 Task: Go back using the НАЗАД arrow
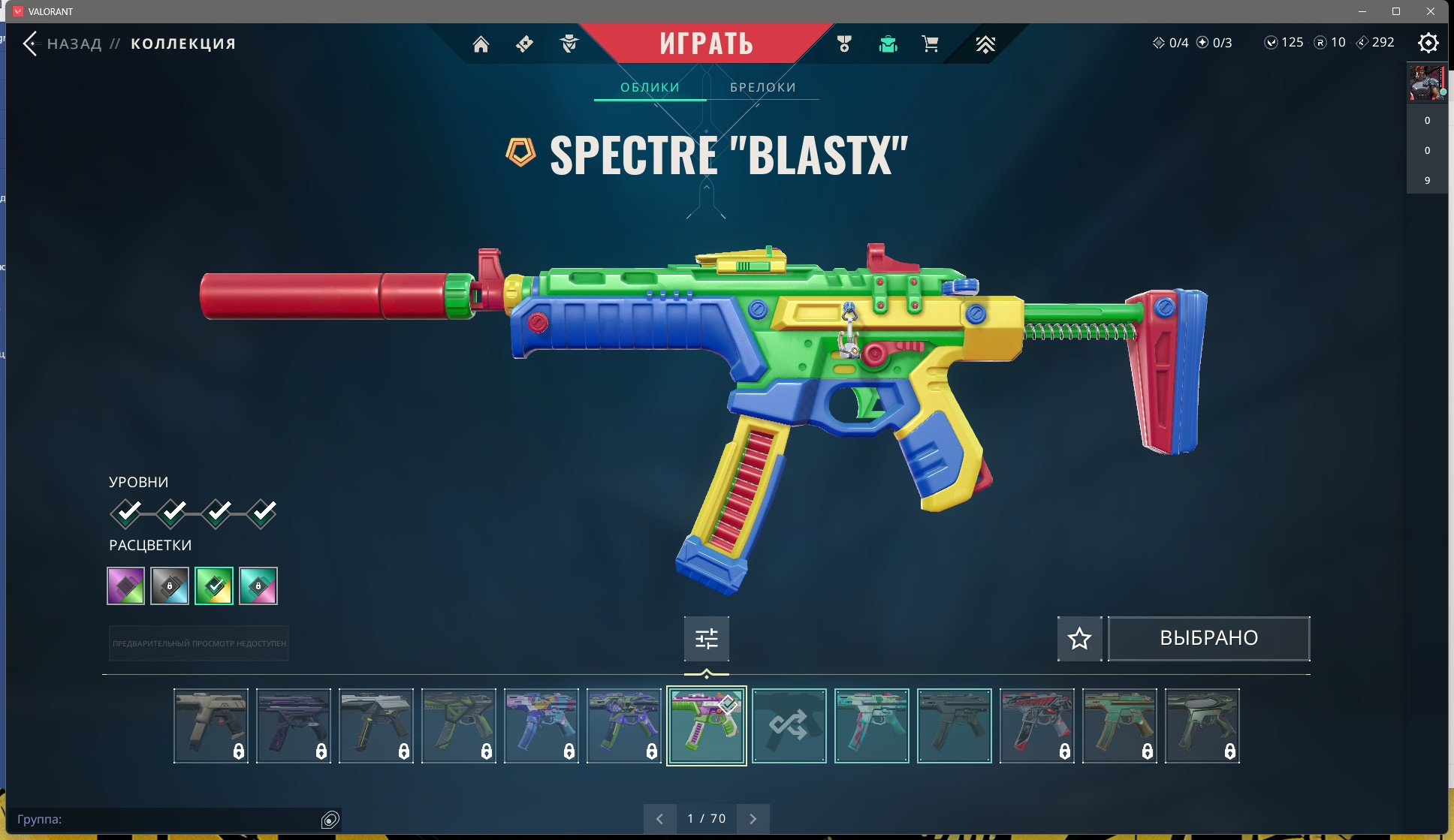pos(31,44)
